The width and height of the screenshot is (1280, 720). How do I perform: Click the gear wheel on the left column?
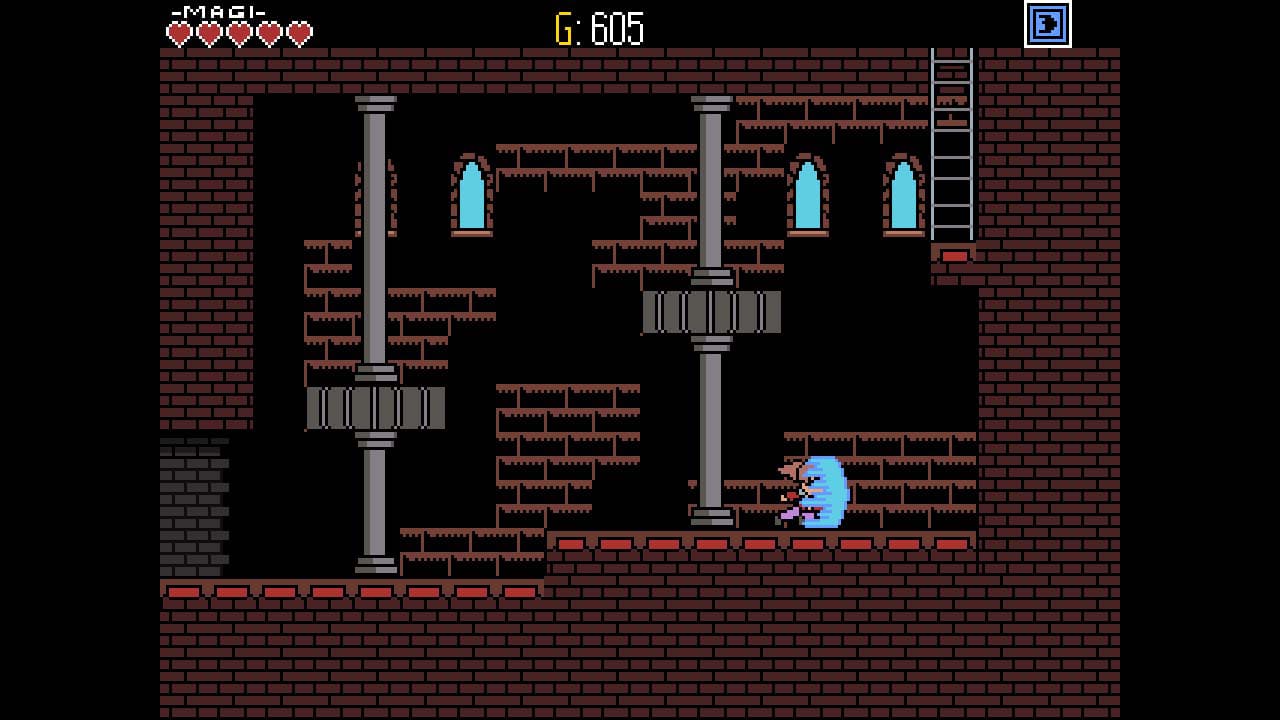pyautogui.click(x=374, y=407)
